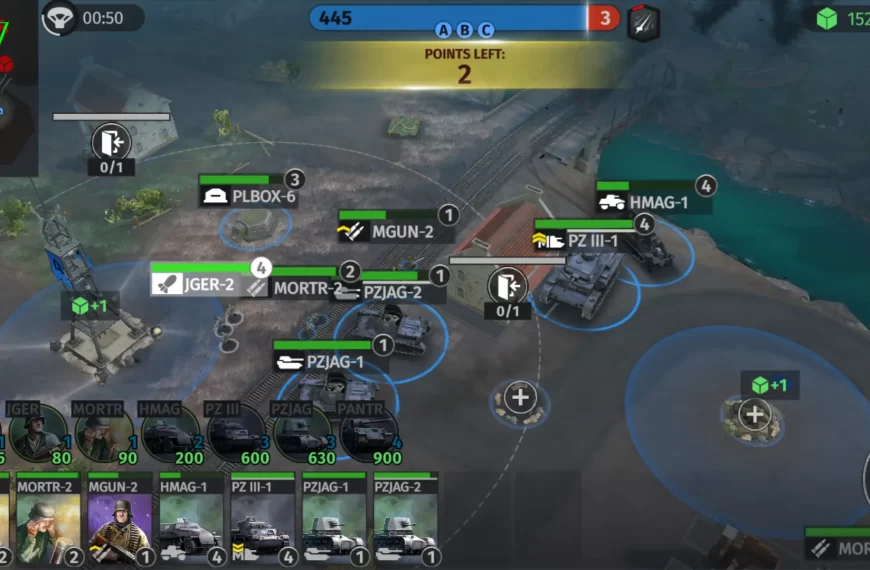Order the PANTR tank for 900

click(x=368, y=433)
